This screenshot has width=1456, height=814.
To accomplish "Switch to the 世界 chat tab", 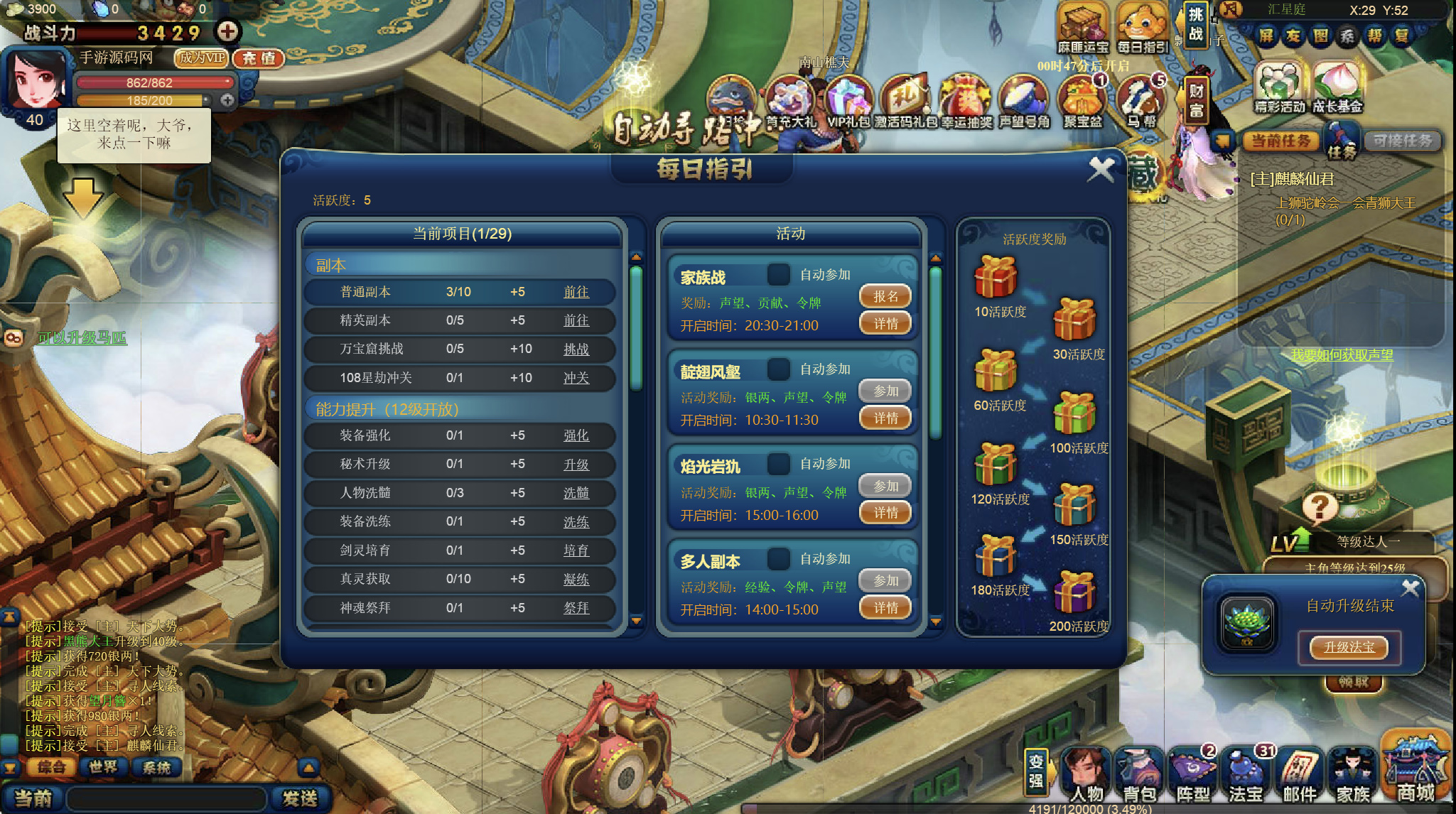I will click(x=103, y=767).
